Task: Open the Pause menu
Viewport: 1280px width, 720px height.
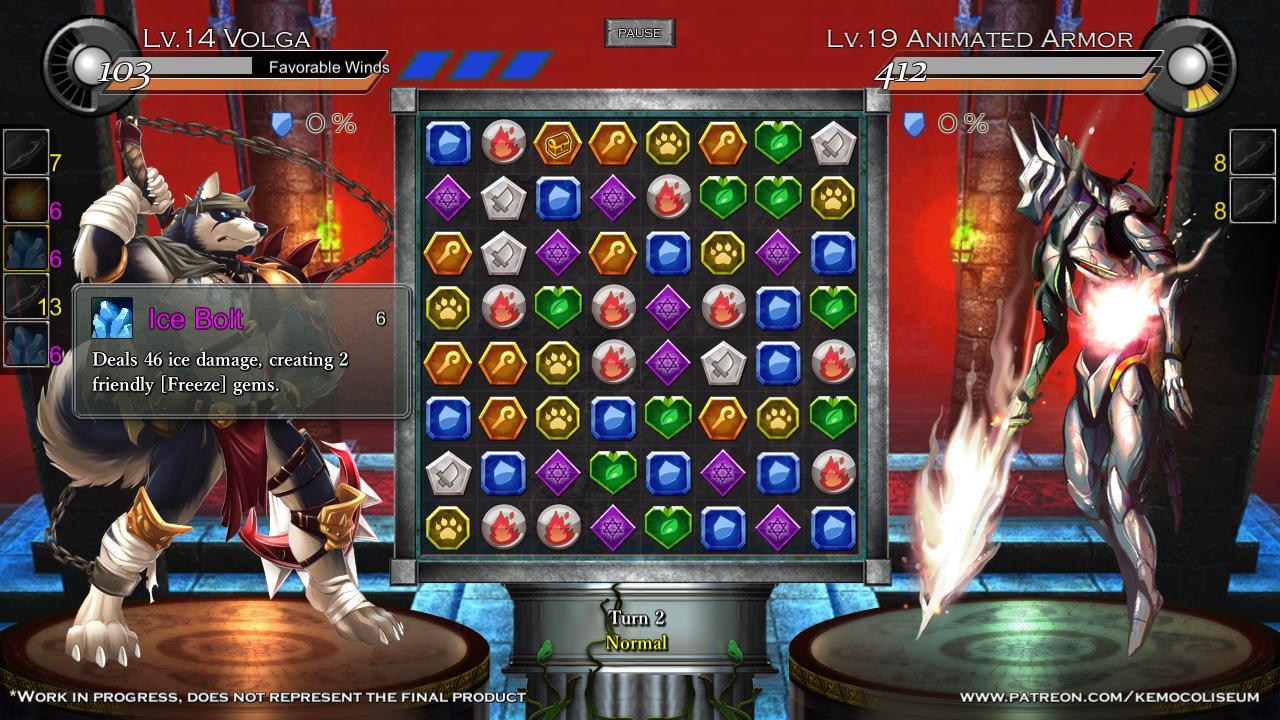Action: 638,32
